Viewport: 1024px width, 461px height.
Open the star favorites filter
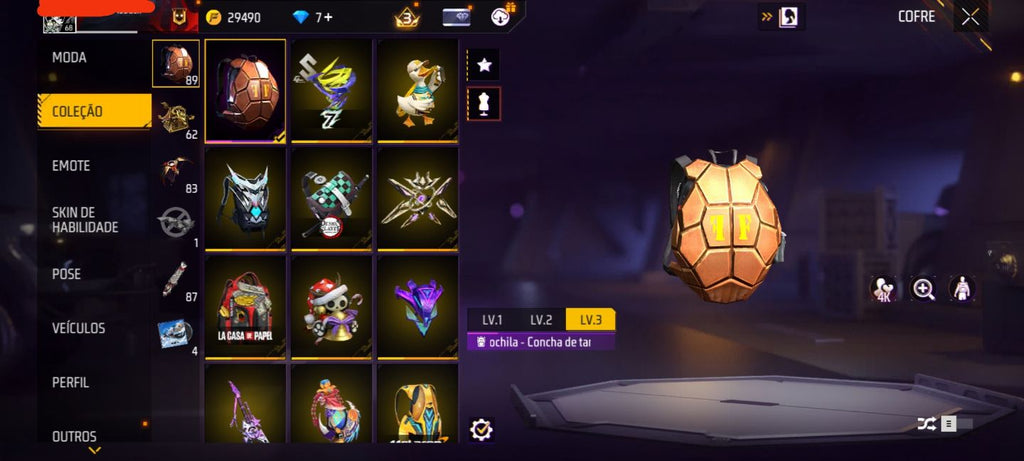484,65
